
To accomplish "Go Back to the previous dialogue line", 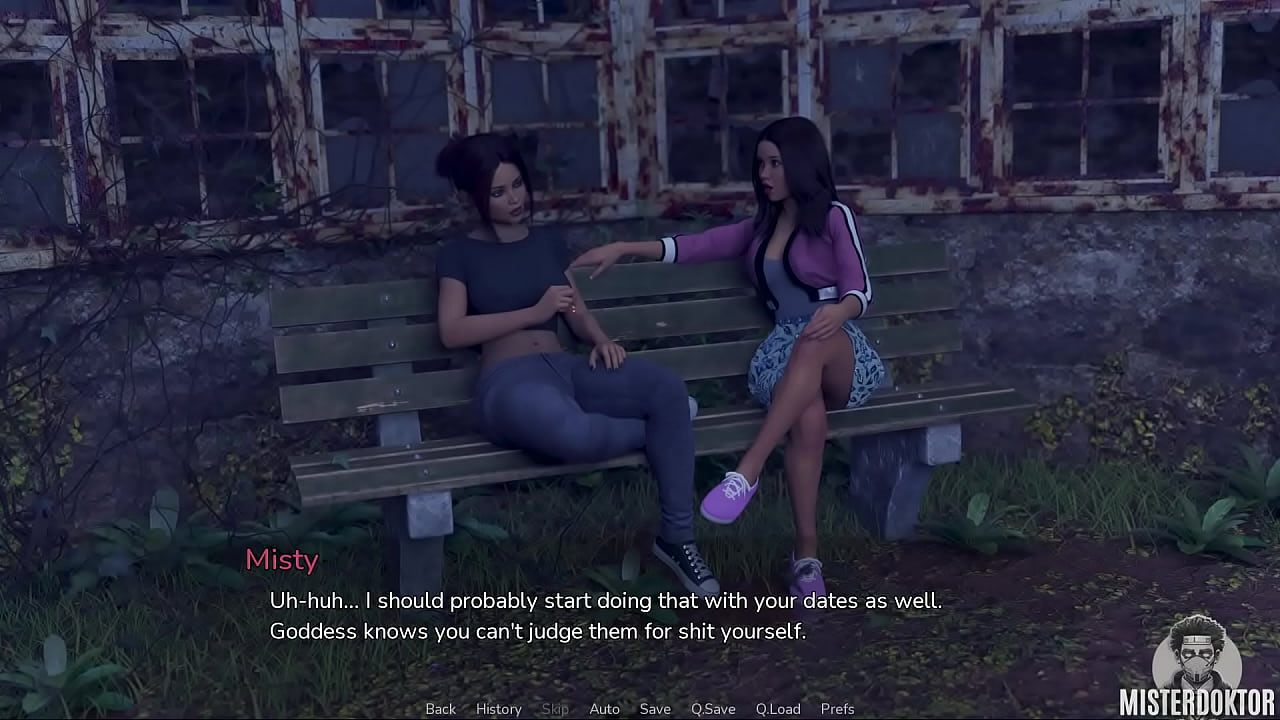I will click(440, 709).
